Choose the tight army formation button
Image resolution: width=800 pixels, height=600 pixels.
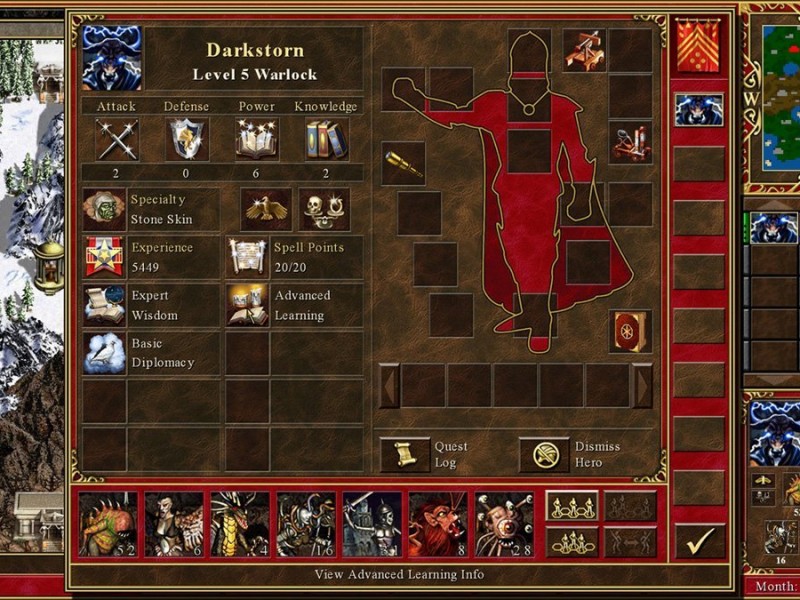click(572, 541)
